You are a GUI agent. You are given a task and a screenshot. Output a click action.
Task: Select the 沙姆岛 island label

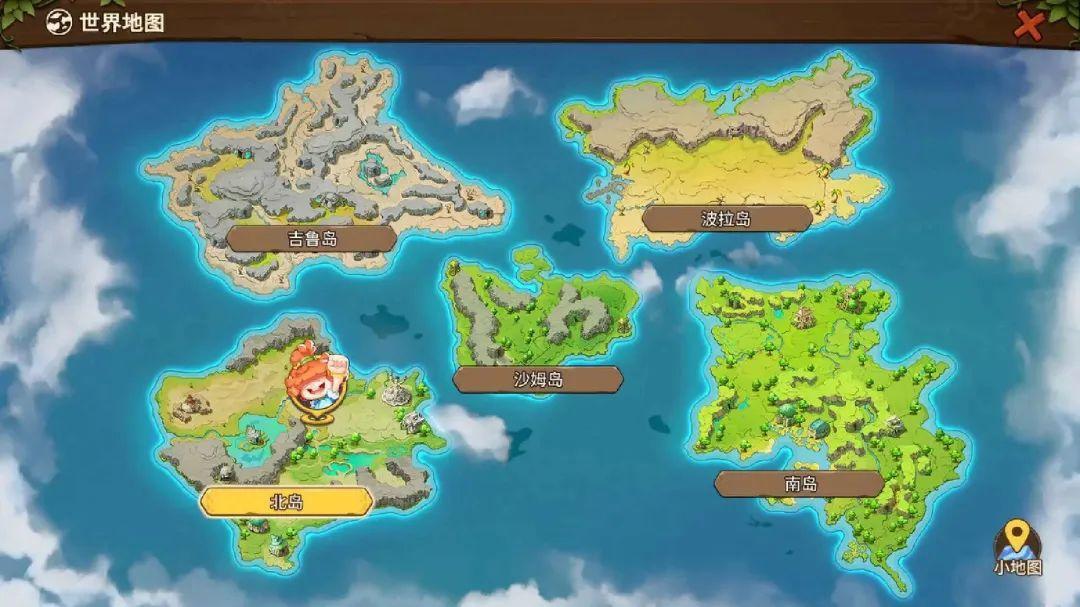point(537,379)
